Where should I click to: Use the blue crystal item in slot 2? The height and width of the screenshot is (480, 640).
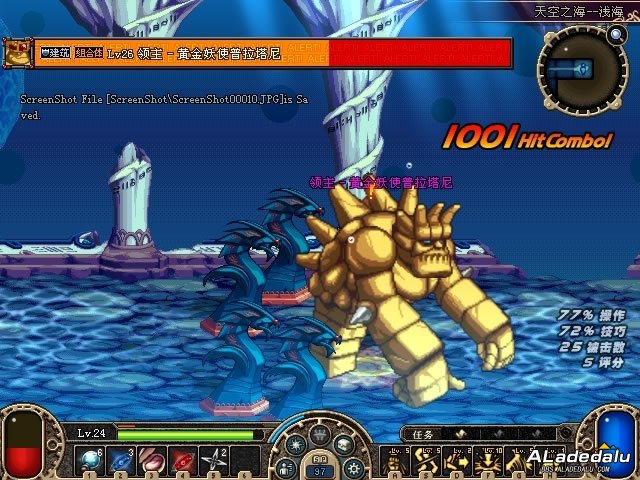122,460
